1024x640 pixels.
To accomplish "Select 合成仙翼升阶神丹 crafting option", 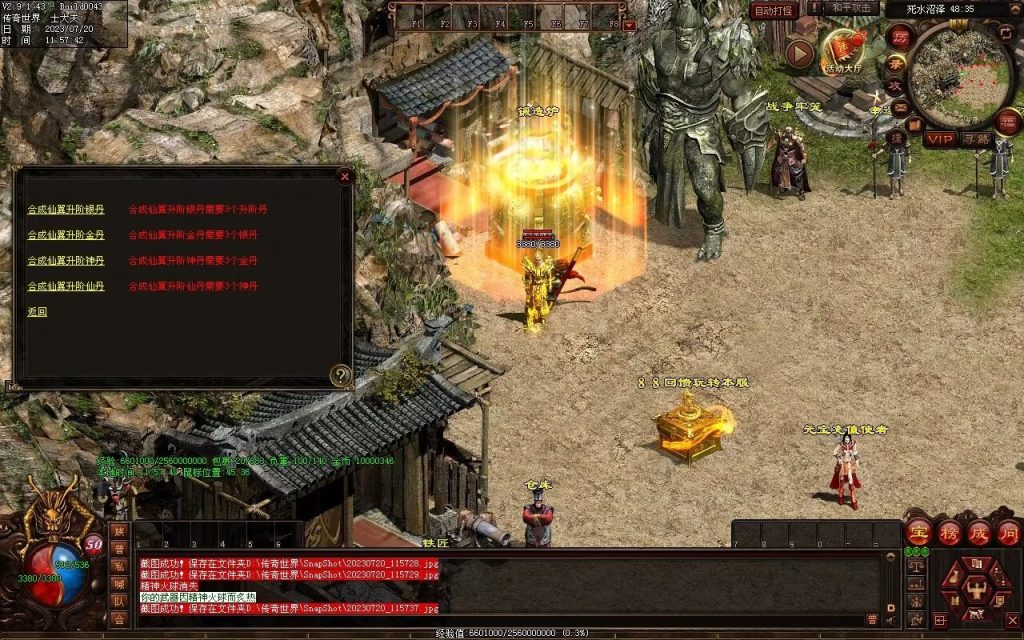I will 65,261.
